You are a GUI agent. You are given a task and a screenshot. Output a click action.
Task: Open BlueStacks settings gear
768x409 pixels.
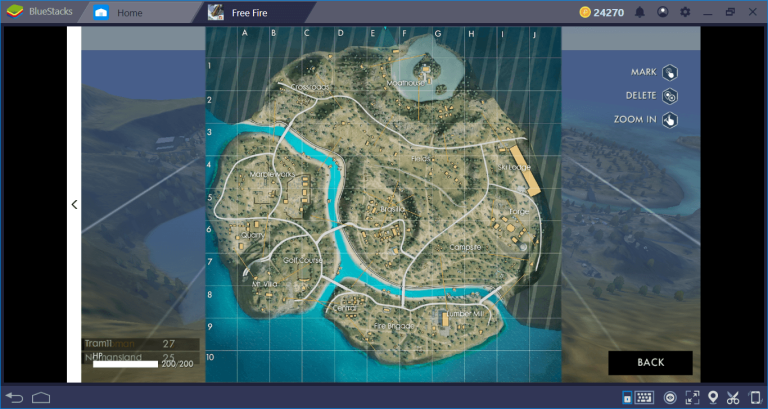685,13
